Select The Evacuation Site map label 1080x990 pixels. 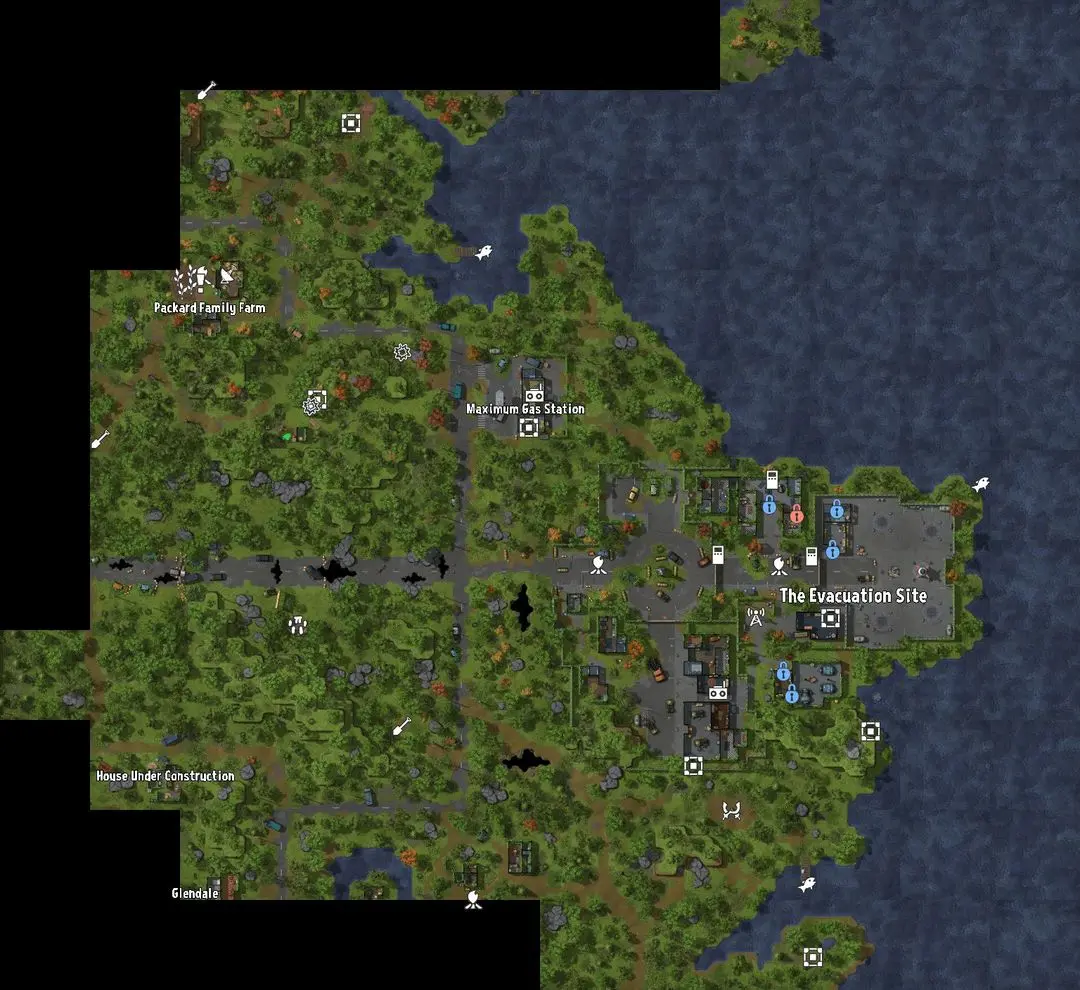[x=853, y=596]
